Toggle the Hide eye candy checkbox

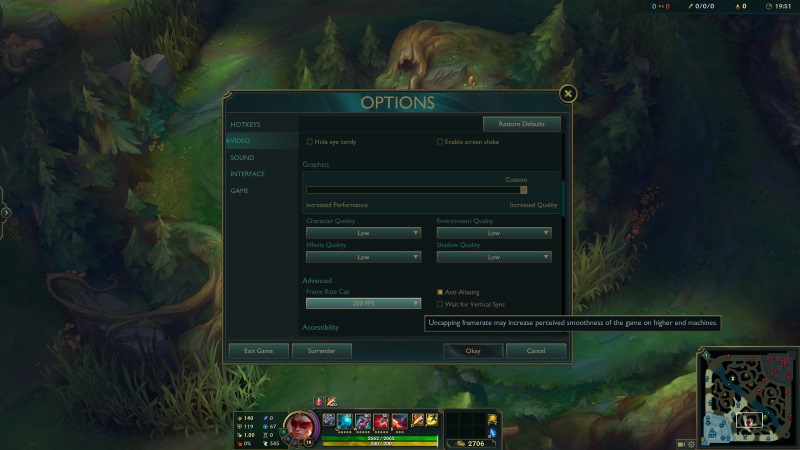[310, 142]
